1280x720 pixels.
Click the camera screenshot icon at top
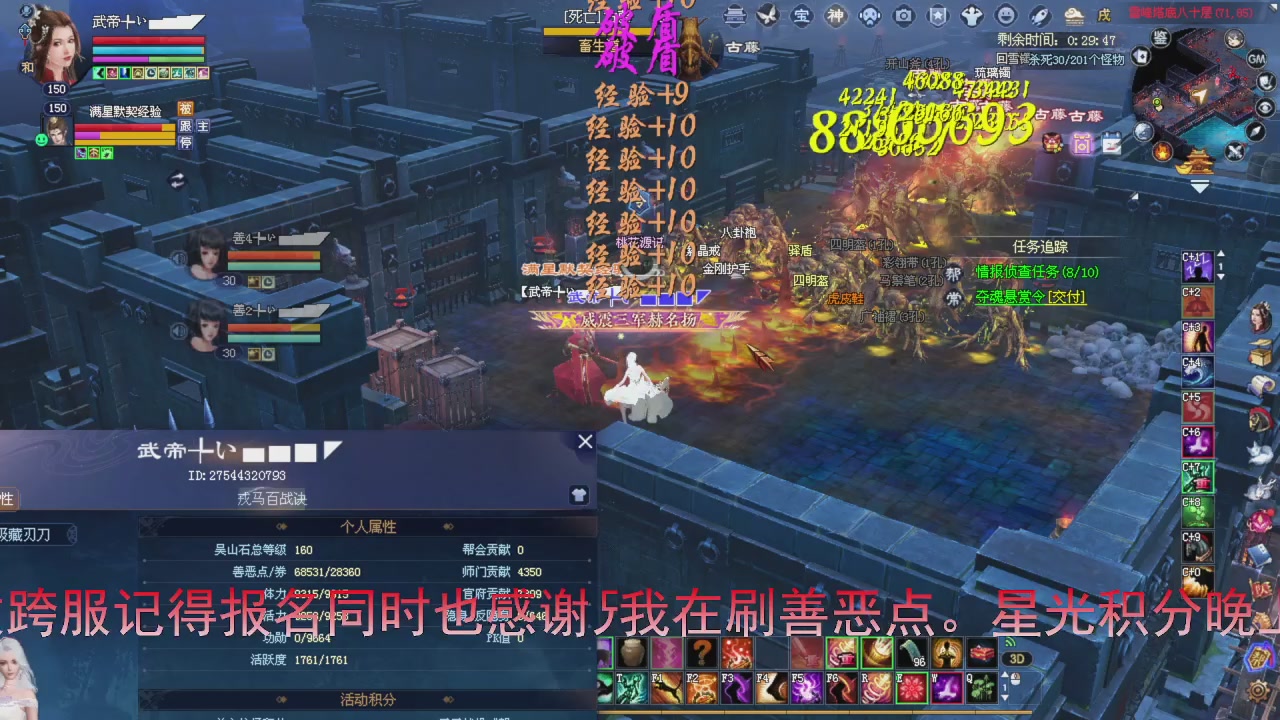(904, 16)
